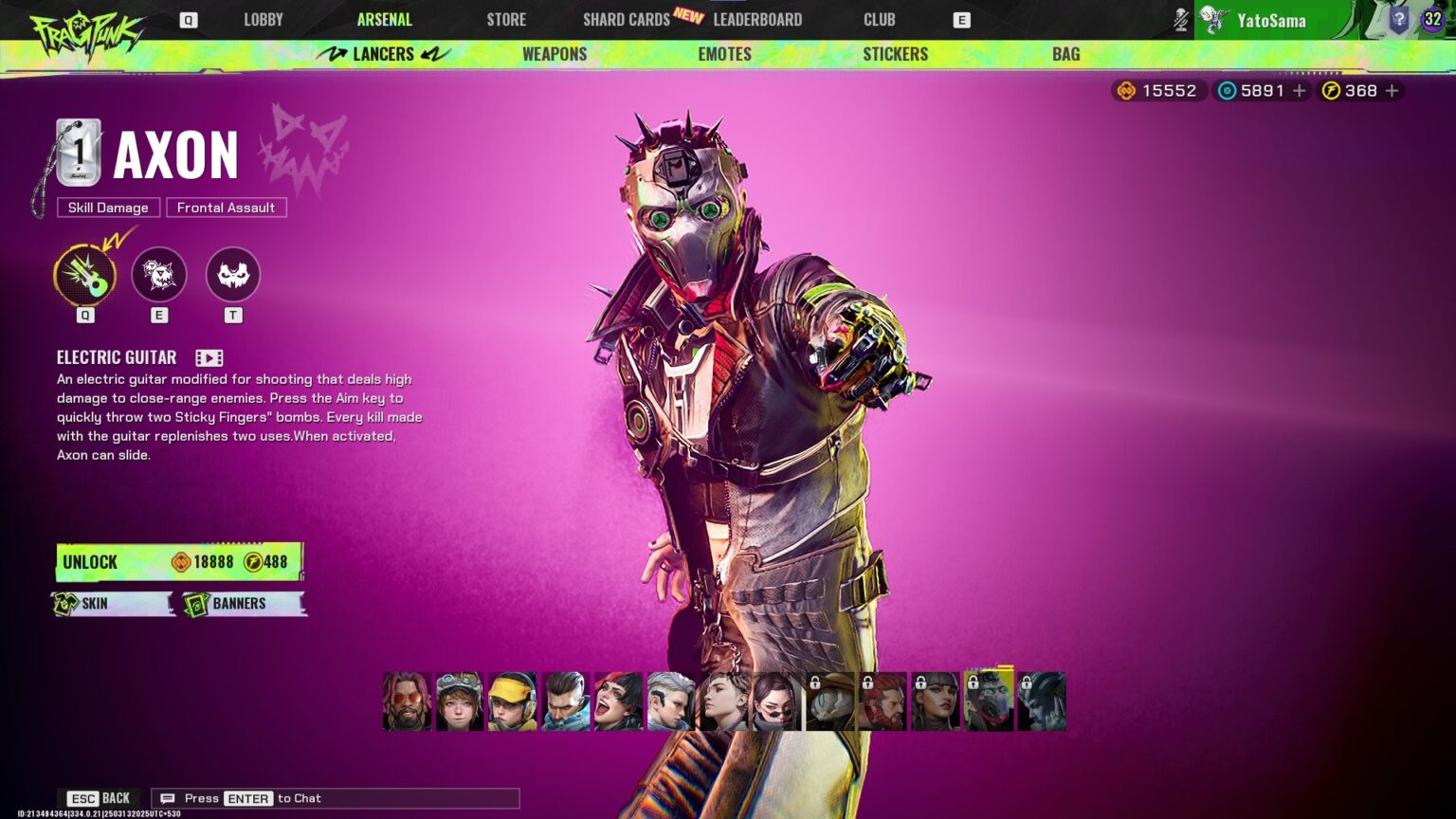Select the Electric Guitar skill icon
This screenshot has width=1456, height=819.
(x=85, y=275)
